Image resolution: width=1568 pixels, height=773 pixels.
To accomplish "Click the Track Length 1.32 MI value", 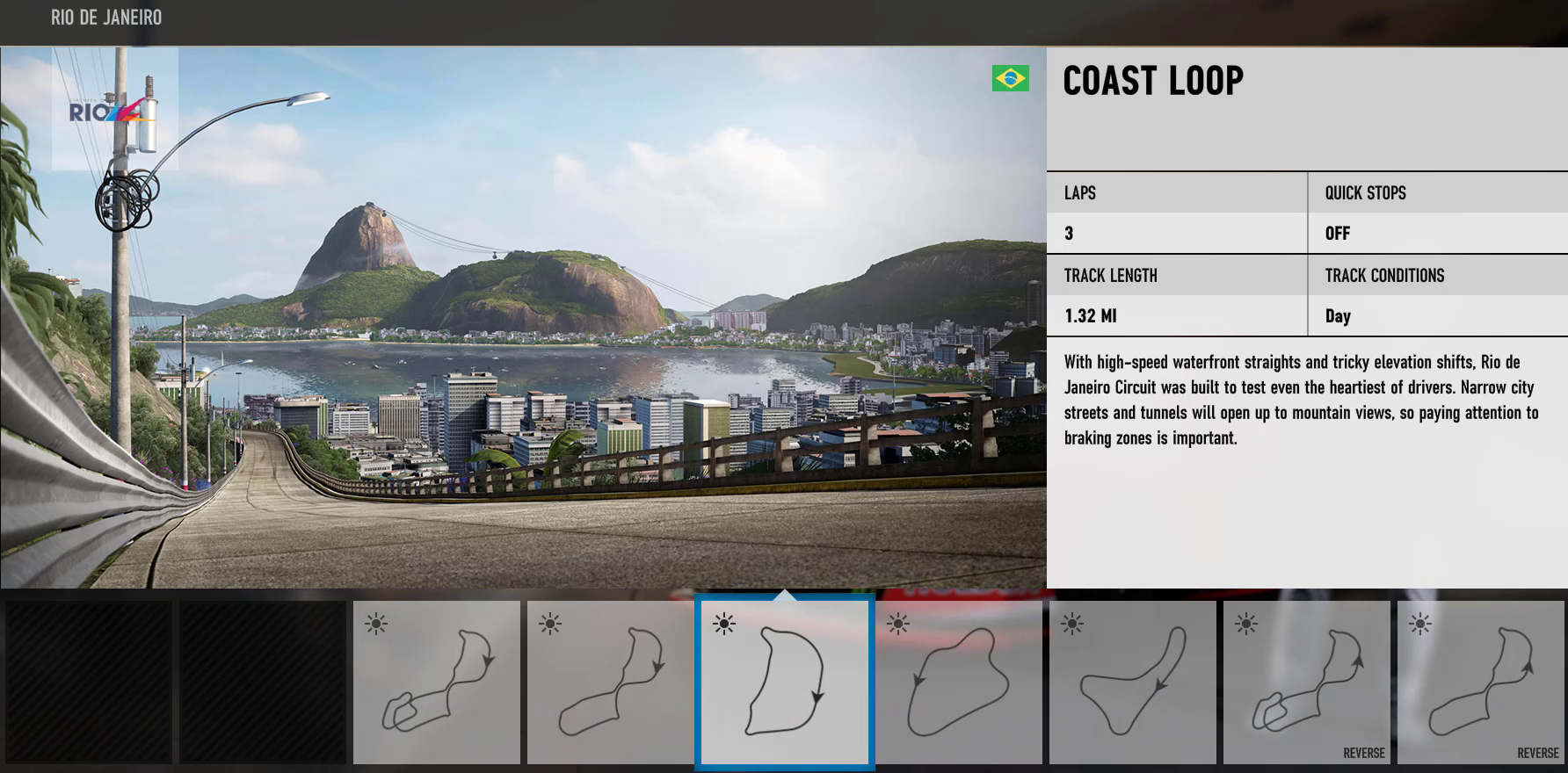I will [1089, 316].
